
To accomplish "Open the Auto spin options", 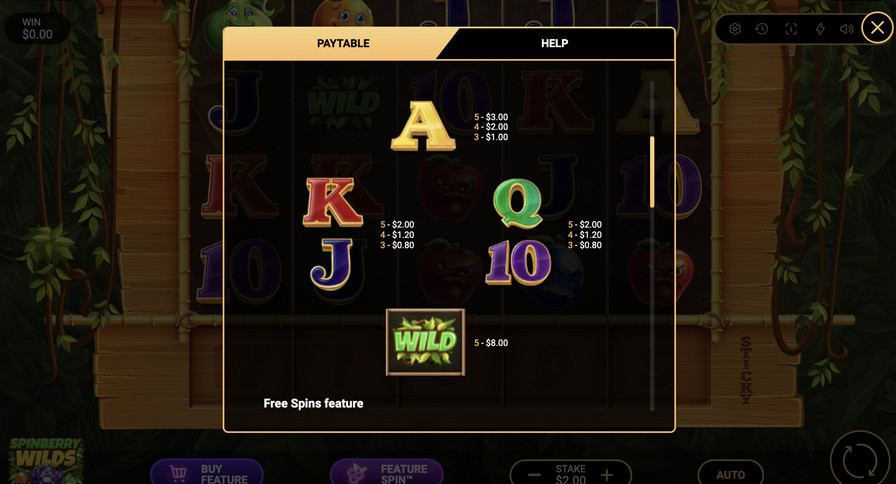I will click(x=730, y=474).
